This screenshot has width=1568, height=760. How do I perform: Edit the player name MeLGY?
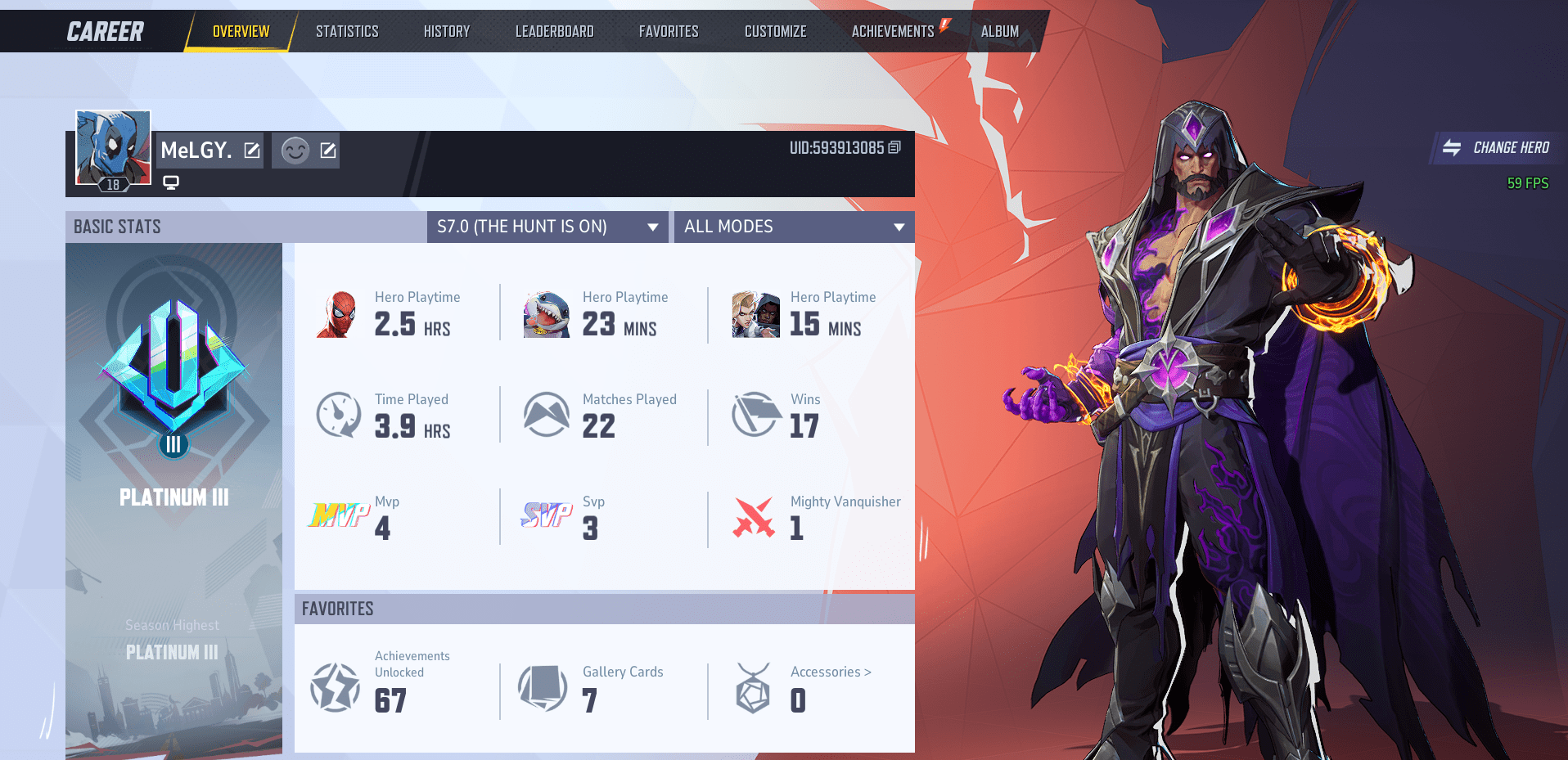pos(252,150)
